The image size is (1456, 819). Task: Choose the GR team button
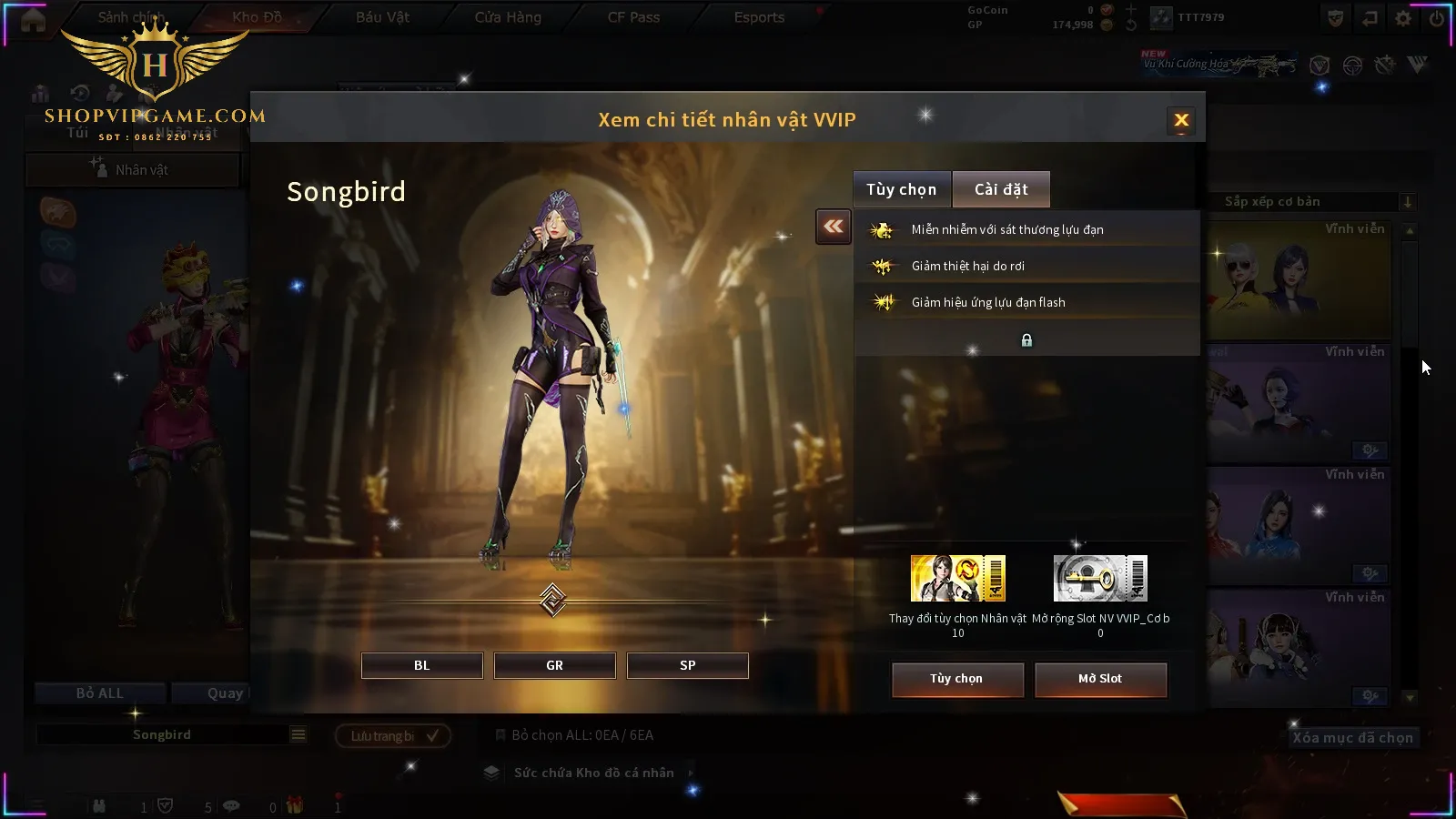pyautogui.click(x=554, y=665)
